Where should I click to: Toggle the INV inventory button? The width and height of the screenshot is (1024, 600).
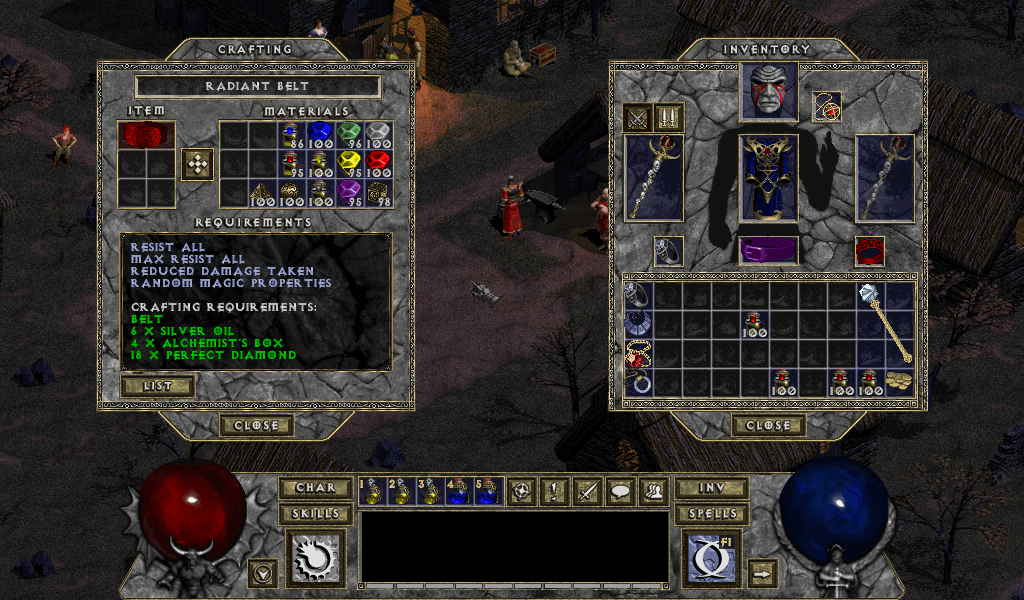click(711, 488)
